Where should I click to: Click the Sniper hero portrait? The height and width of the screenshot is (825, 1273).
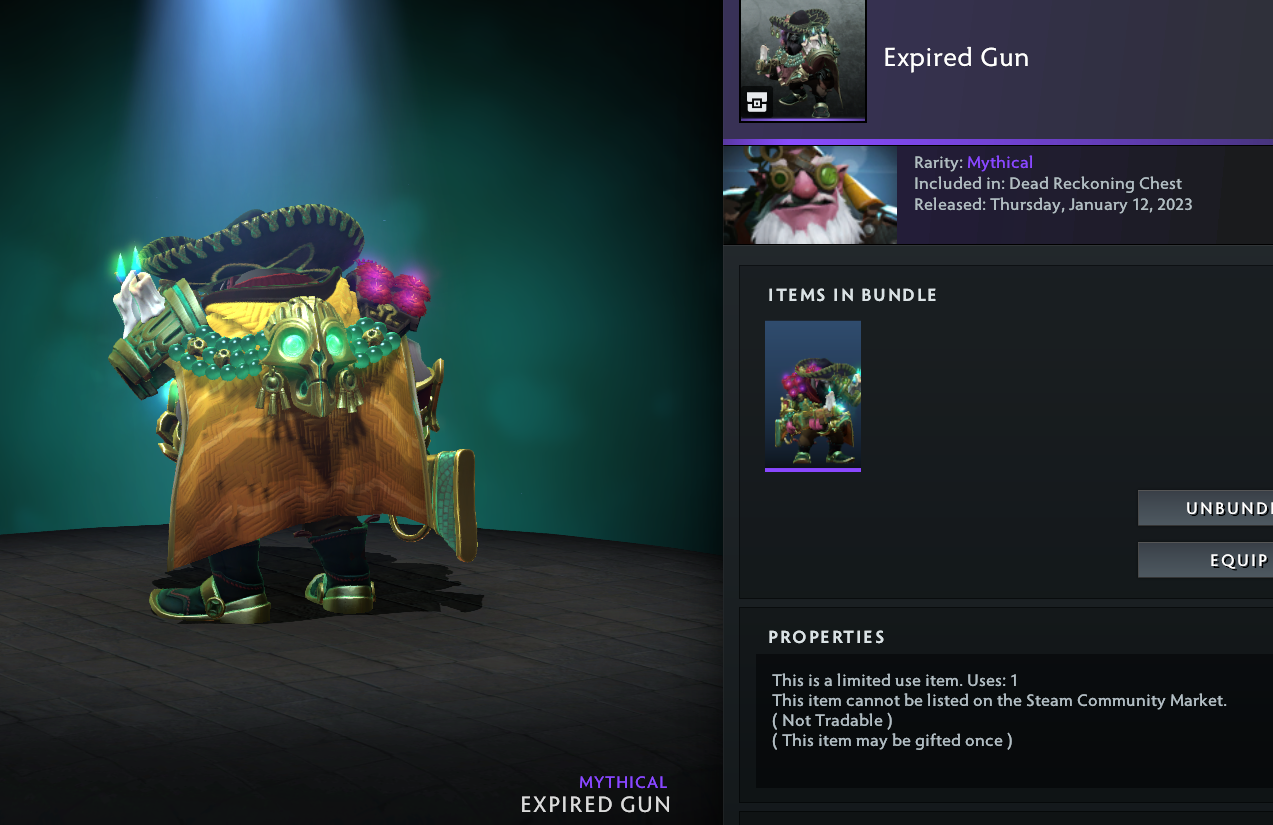click(809, 195)
